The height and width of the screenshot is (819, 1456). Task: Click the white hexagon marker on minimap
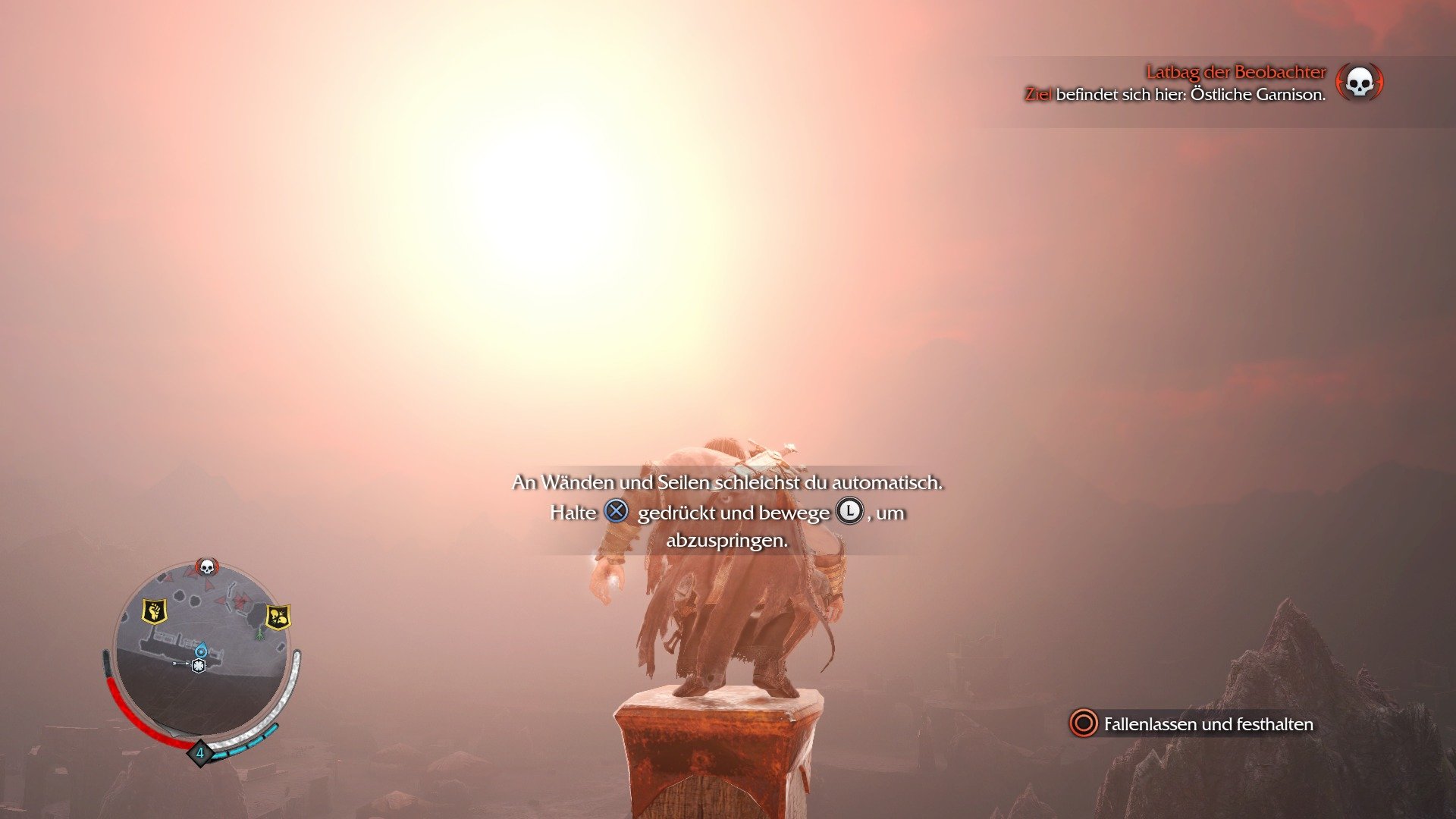(199, 666)
